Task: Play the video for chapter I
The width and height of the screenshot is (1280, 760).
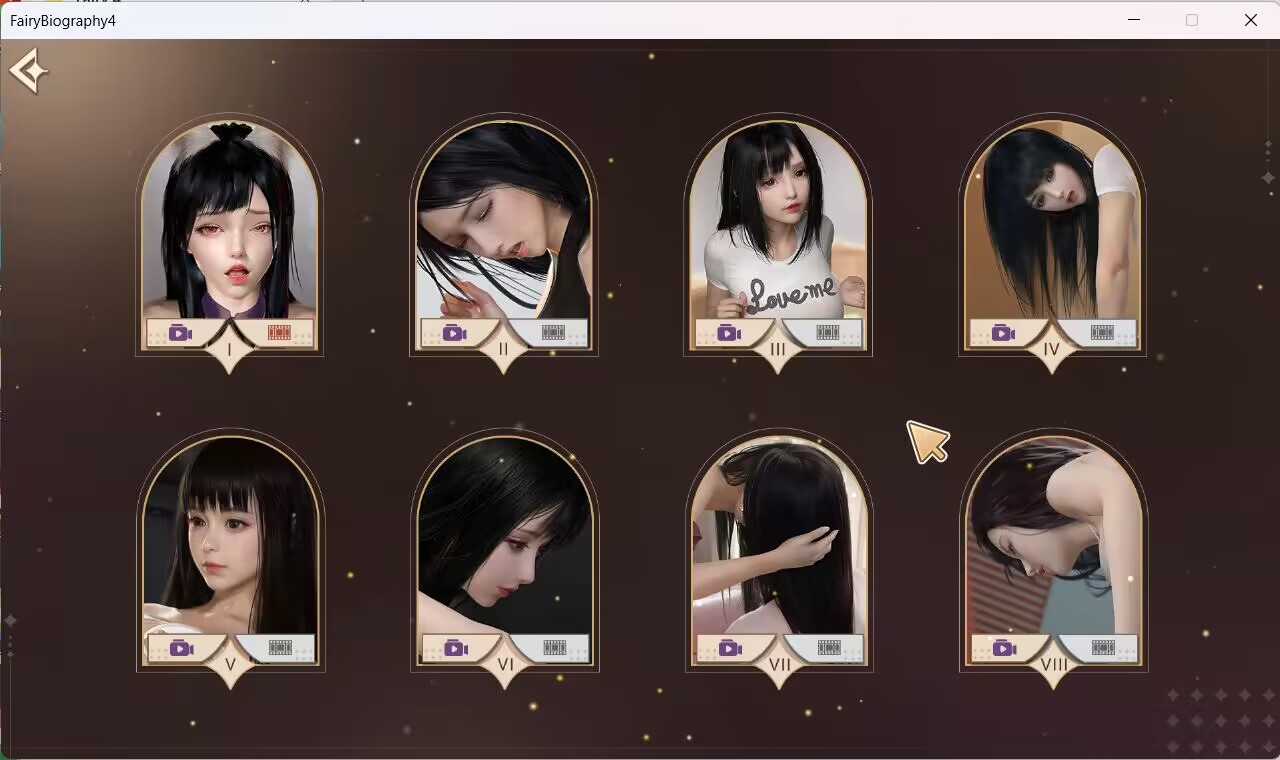Action: [179, 333]
